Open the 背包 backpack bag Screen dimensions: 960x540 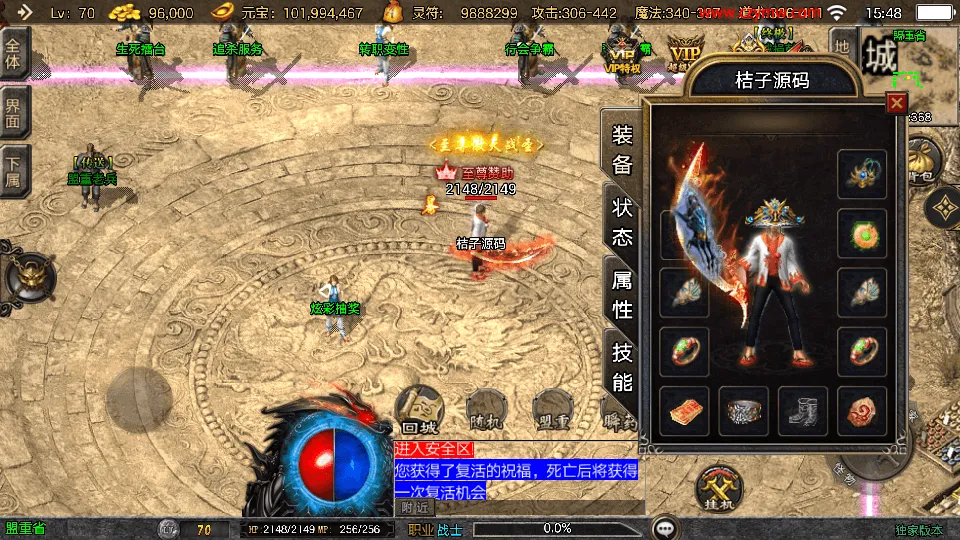pos(922,160)
